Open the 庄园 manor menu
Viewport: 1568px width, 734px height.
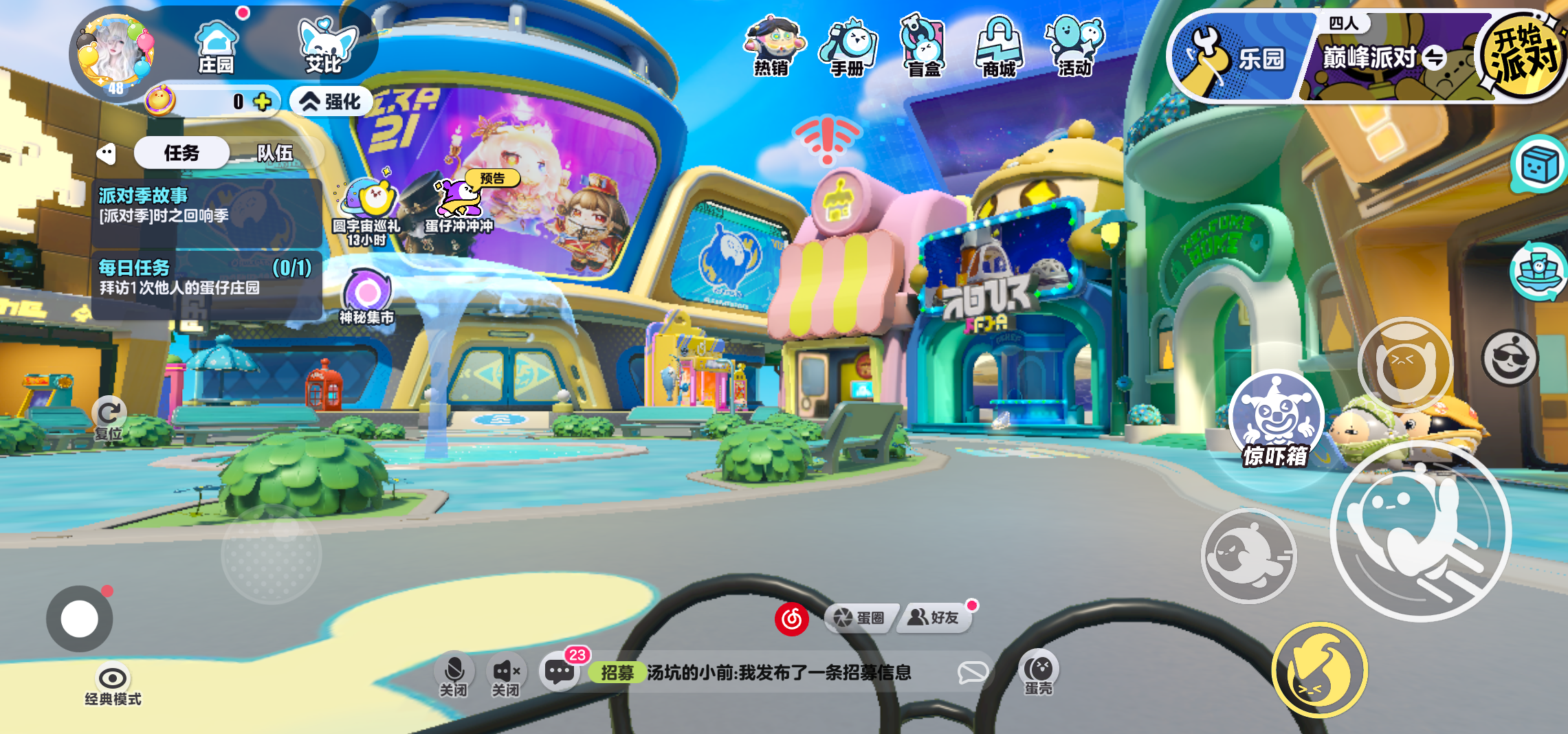[x=216, y=47]
